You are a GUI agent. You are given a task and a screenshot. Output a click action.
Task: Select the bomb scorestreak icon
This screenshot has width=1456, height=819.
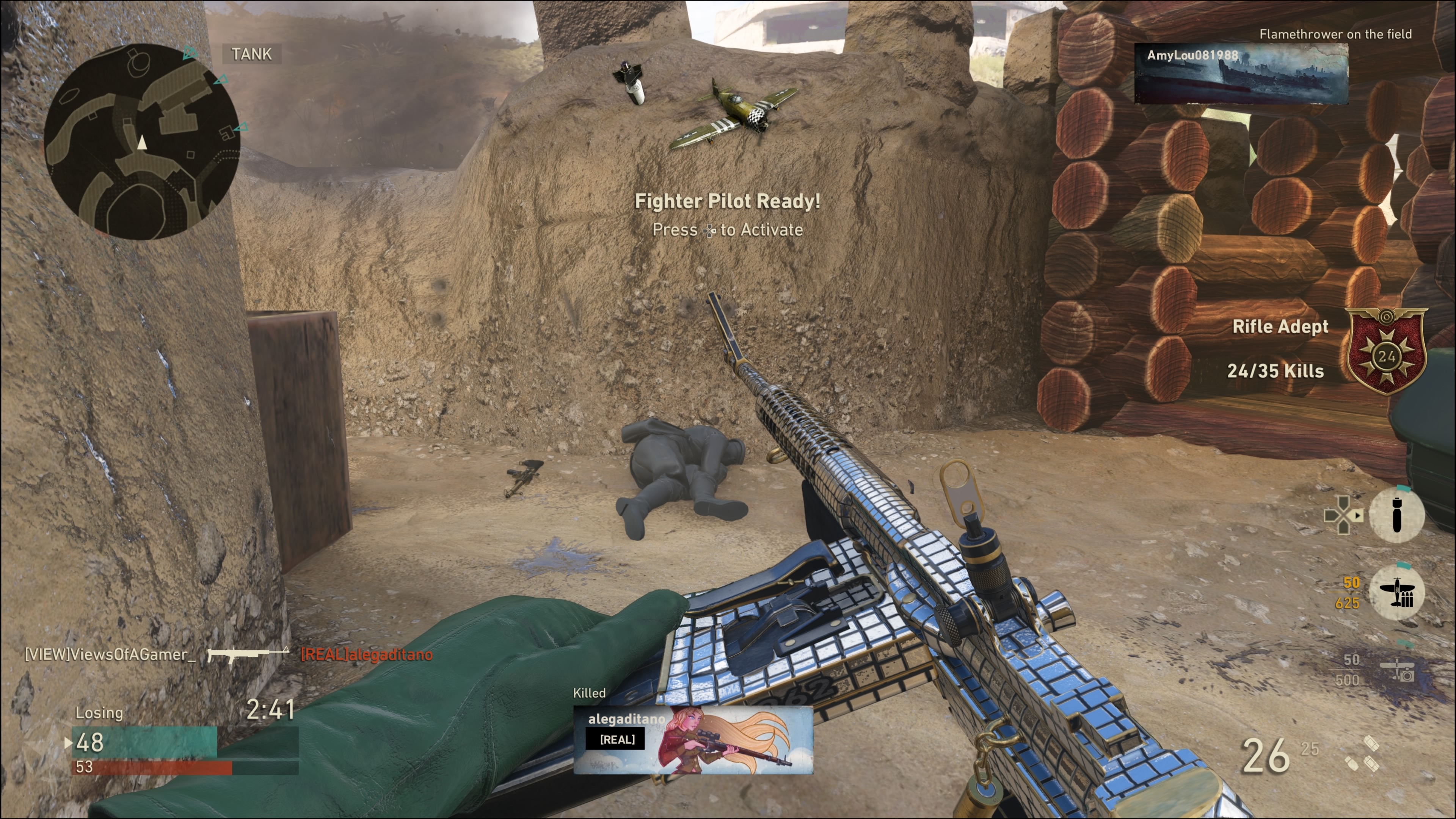click(x=1396, y=515)
